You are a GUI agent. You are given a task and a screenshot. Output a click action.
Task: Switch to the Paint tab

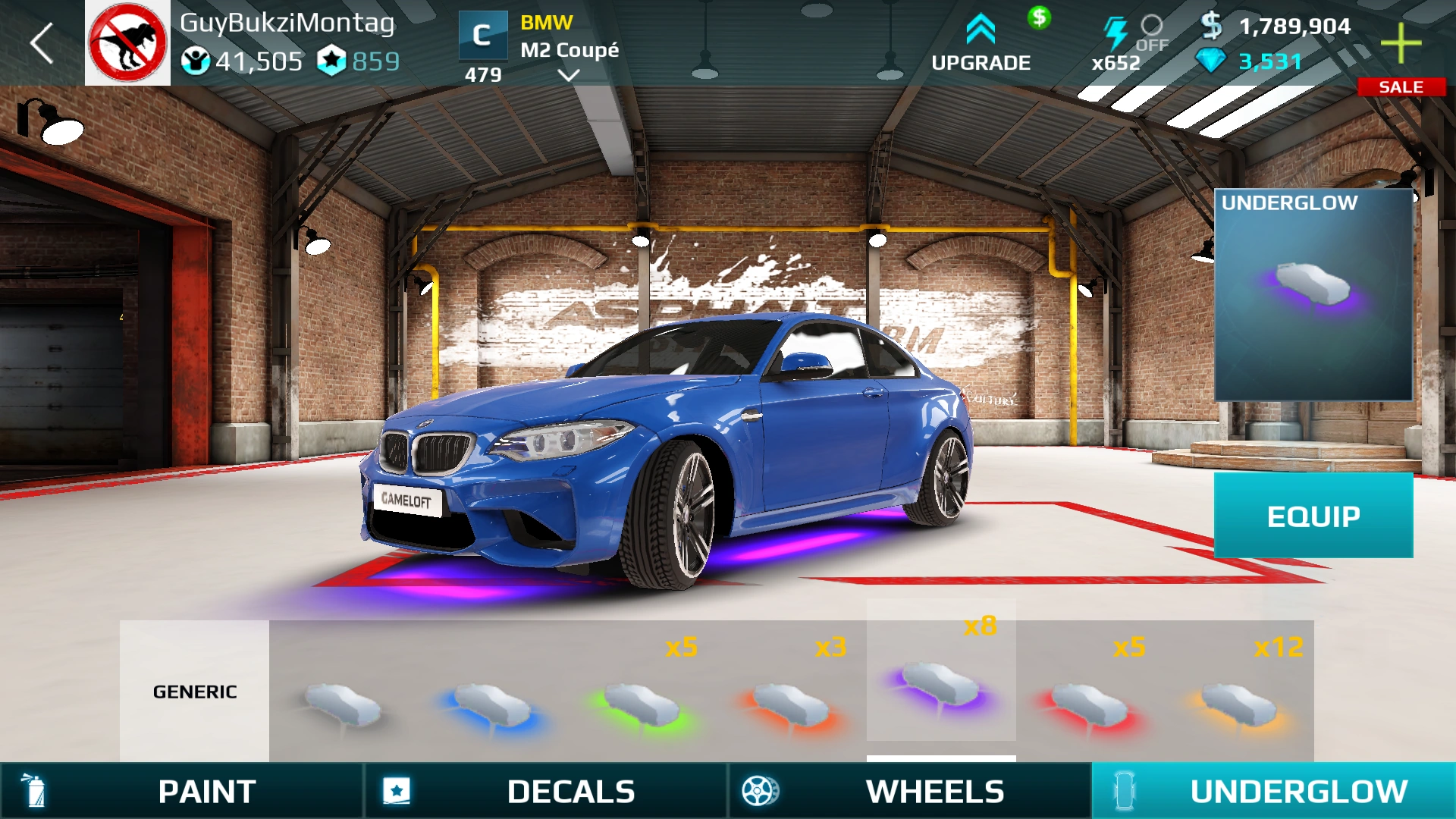pyautogui.click(x=182, y=791)
